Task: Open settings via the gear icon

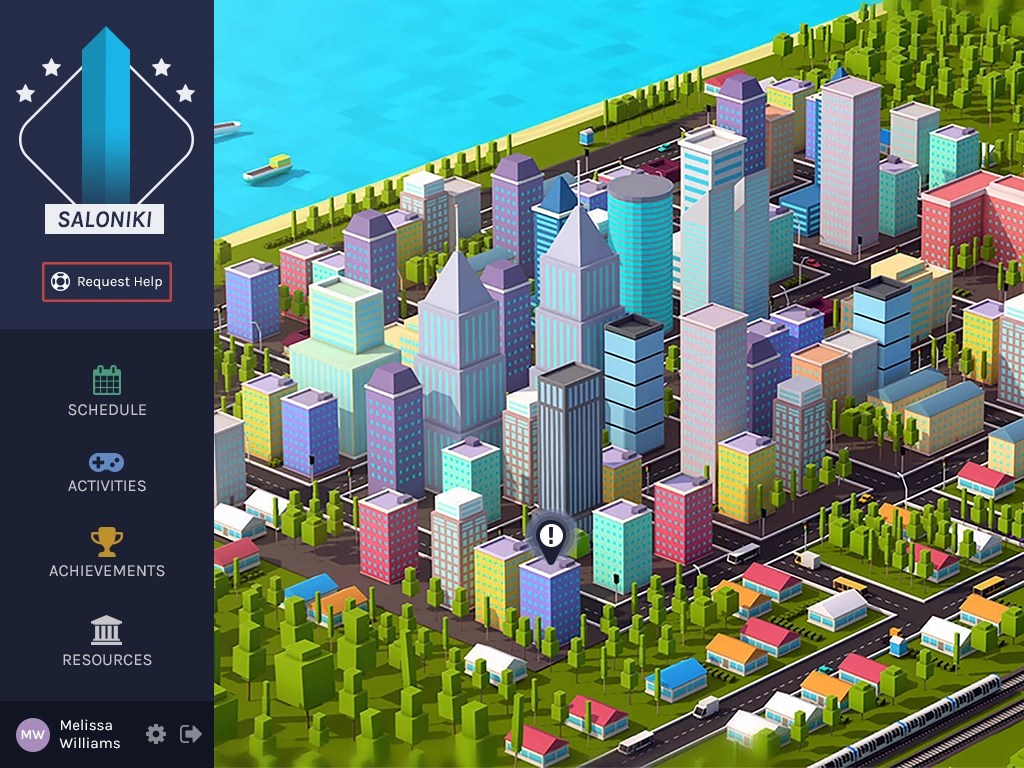Action: [x=156, y=734]
